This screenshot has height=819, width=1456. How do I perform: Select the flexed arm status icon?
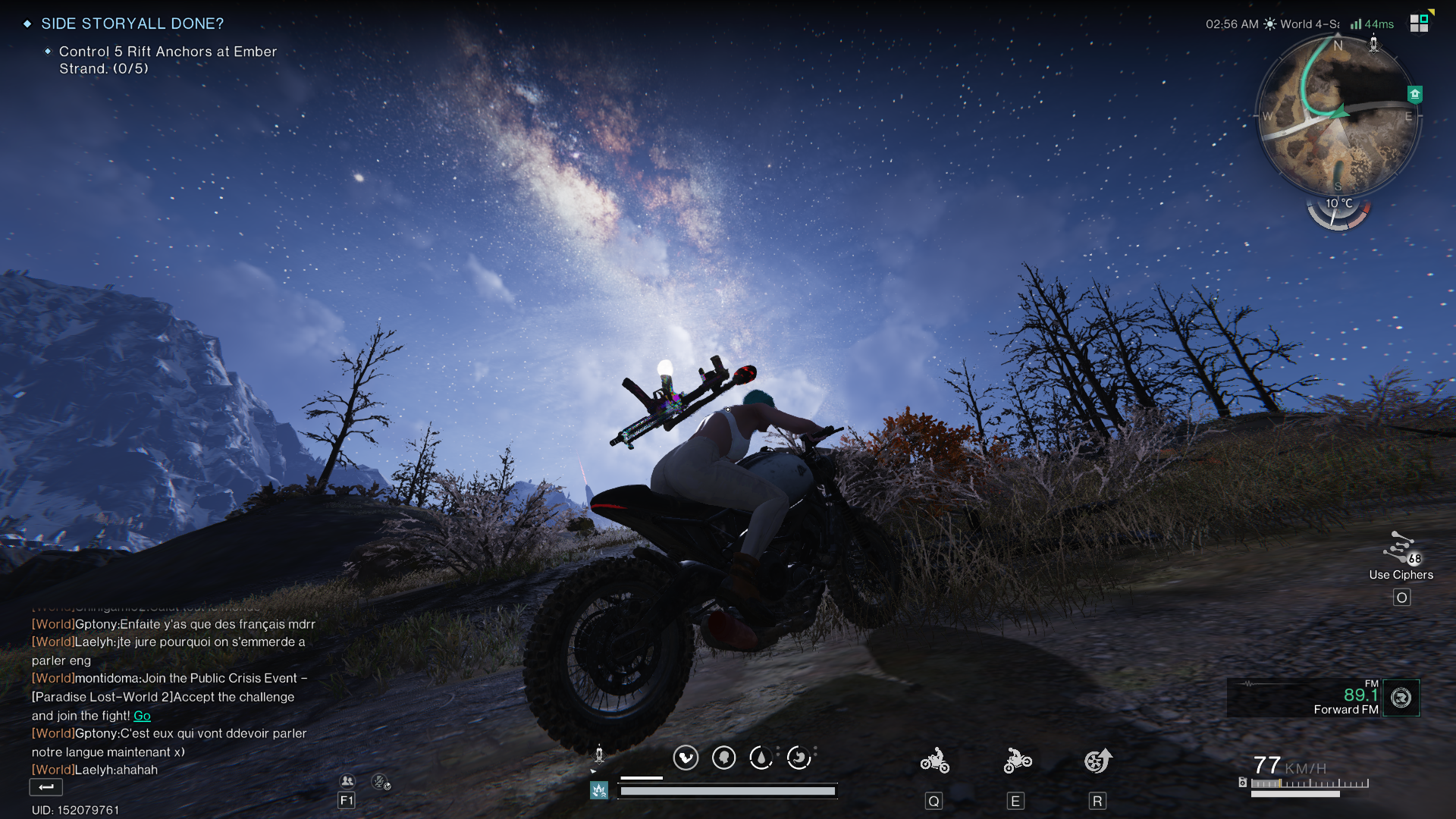[x=686, y=758]
